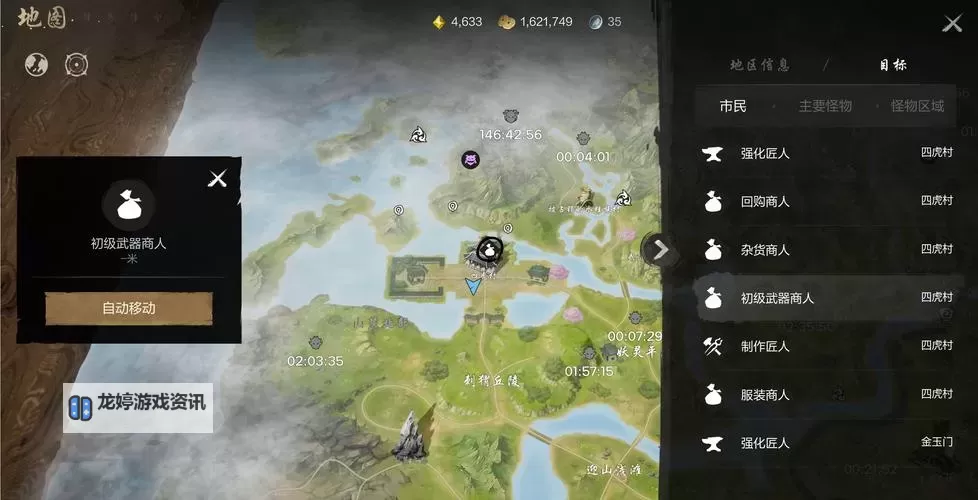
Task: Open the world map globe icon
Action: click(37, 64)
